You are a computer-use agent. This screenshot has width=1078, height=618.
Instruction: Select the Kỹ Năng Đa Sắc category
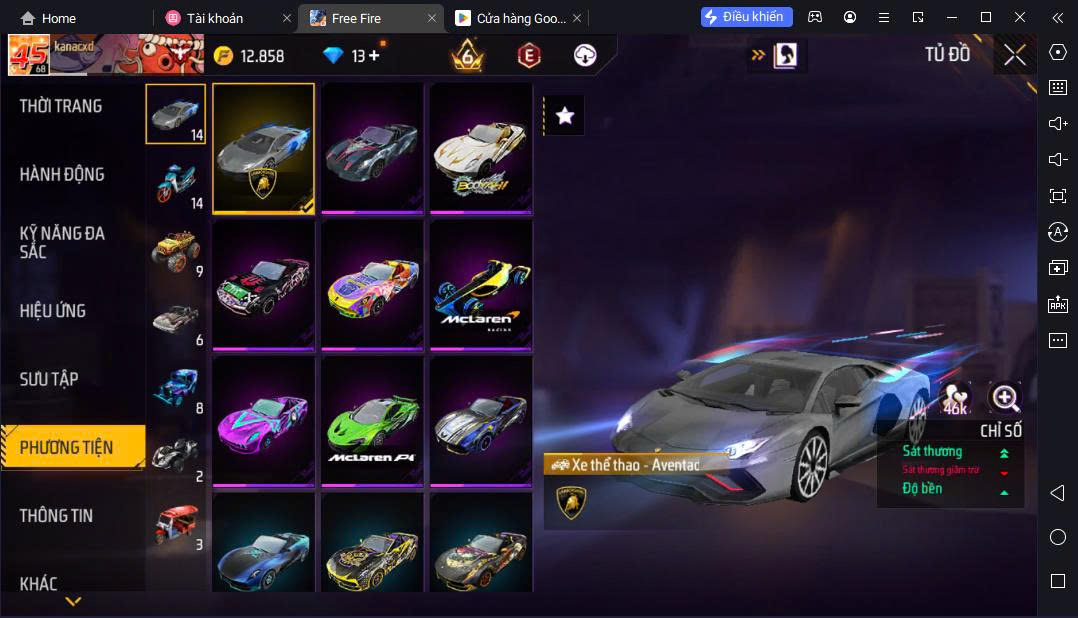pyautogui.click(x=62, y=242)
